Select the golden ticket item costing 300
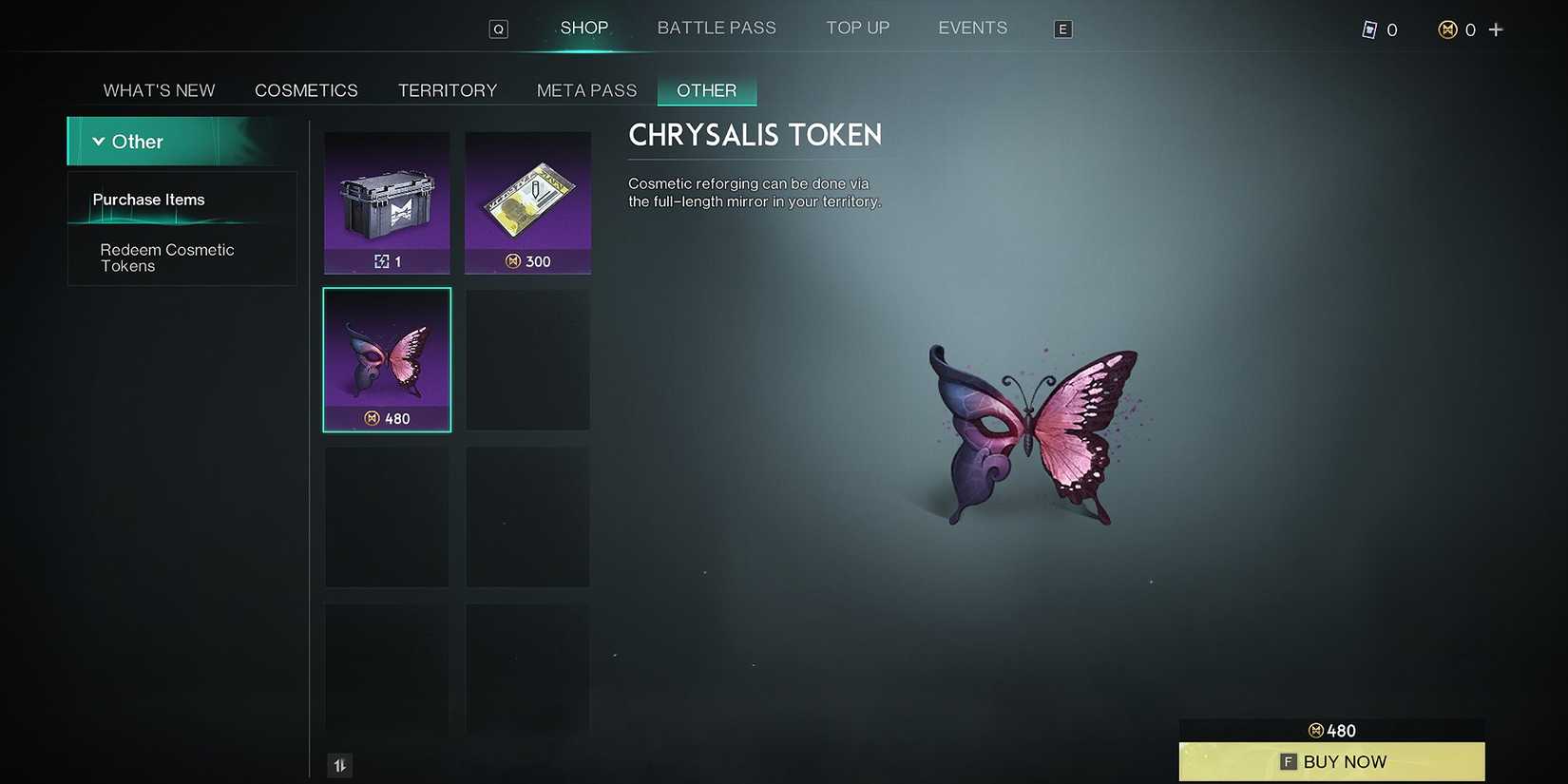The height and width of the screenshot is (784, 1568). tap(527, 202)
